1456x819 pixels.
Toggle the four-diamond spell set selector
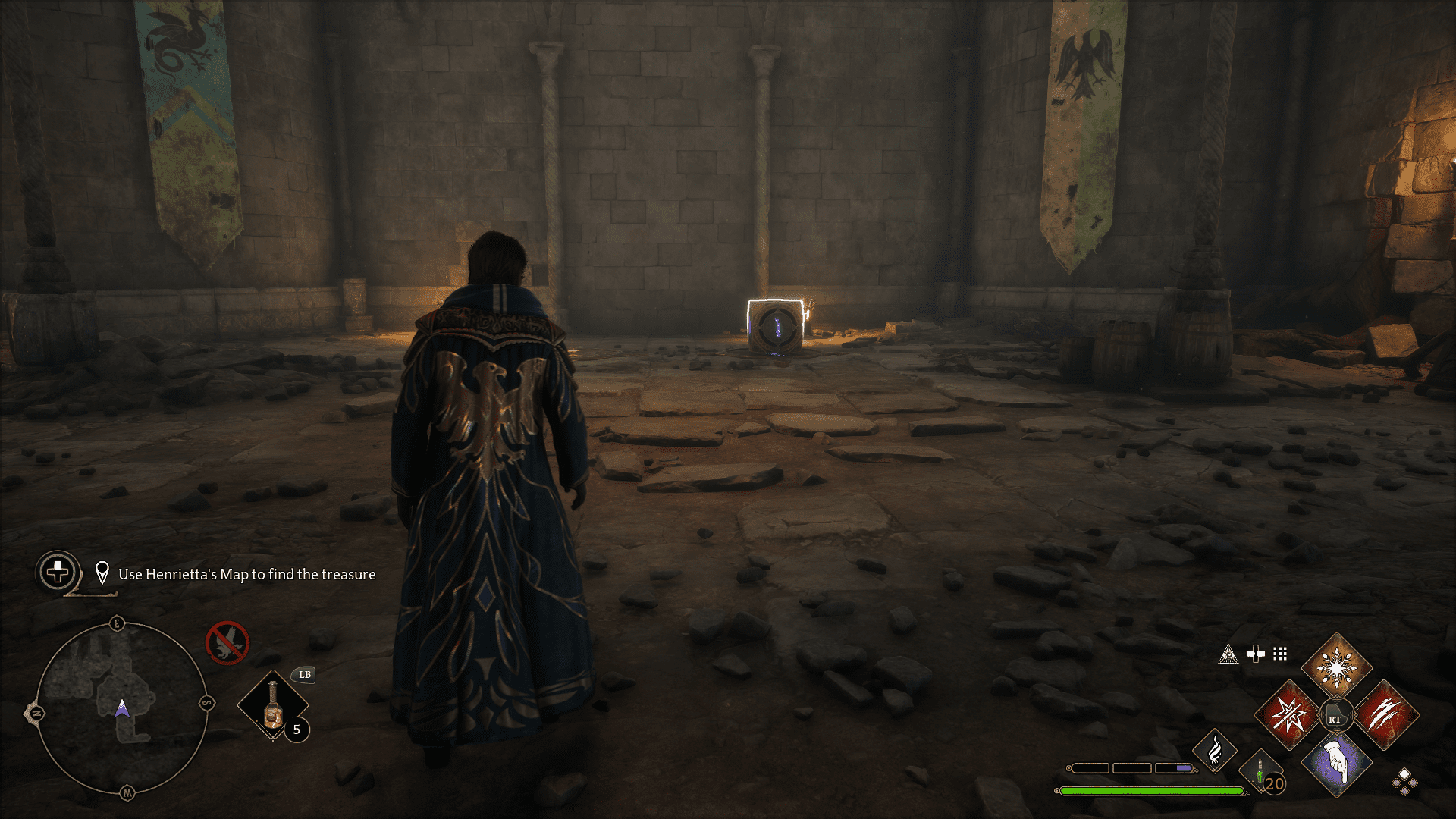click(x=1404, y=783)
